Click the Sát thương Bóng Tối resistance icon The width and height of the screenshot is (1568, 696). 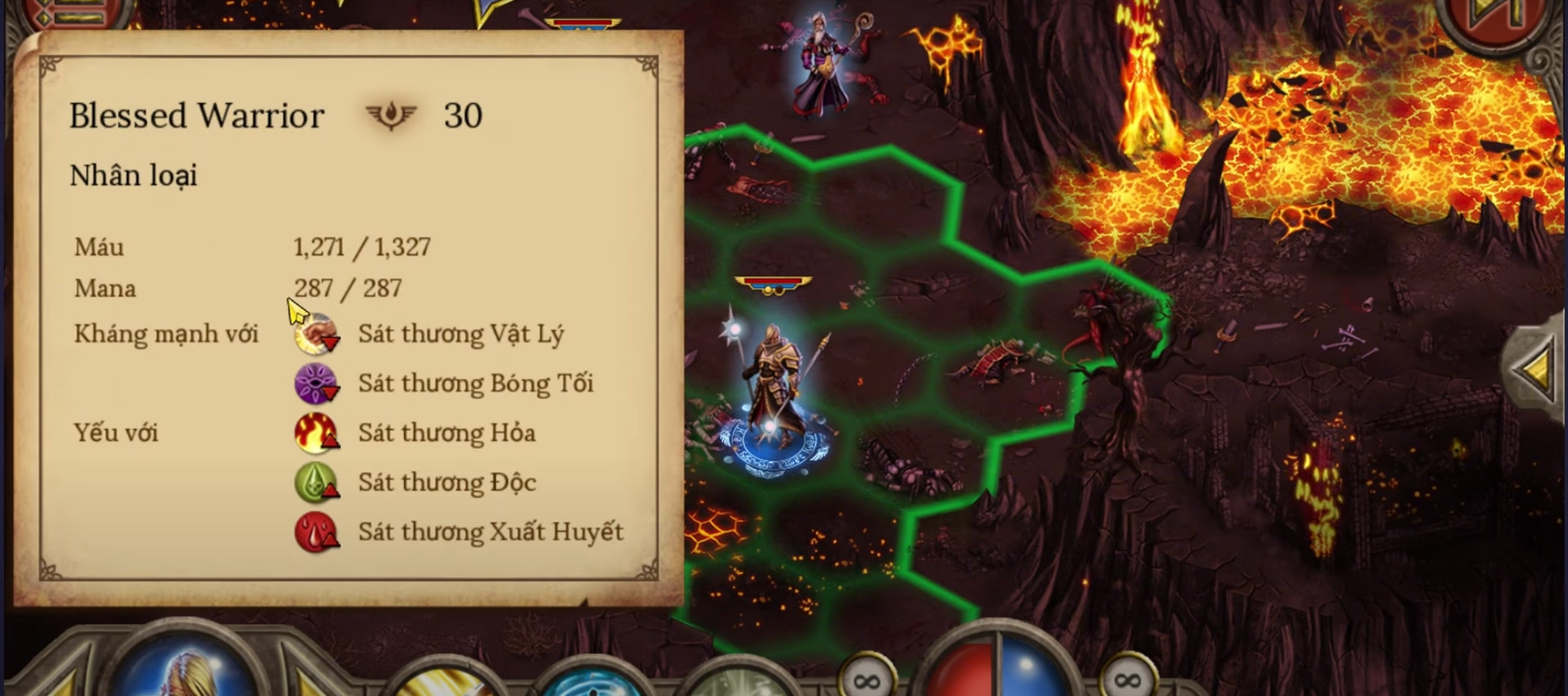click(316, 384)
